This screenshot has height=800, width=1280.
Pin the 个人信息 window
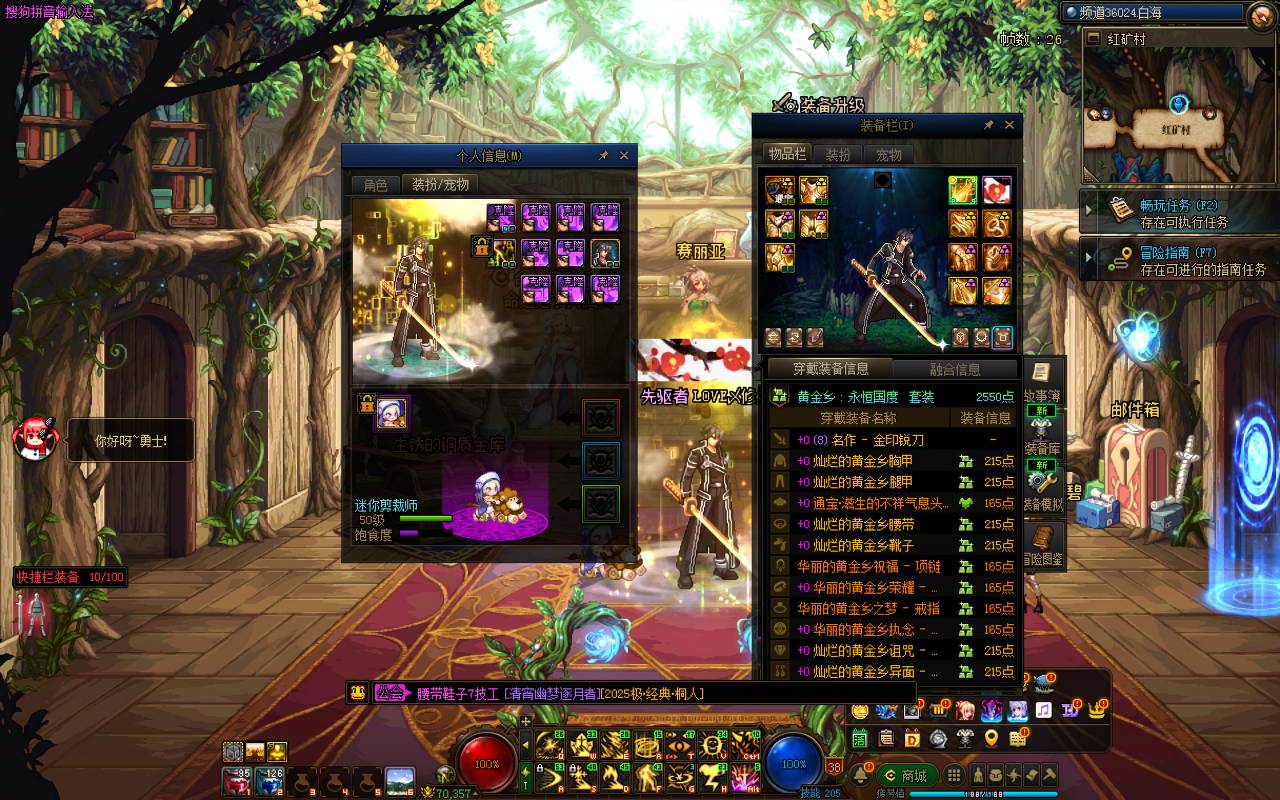(x=603, y=156)
